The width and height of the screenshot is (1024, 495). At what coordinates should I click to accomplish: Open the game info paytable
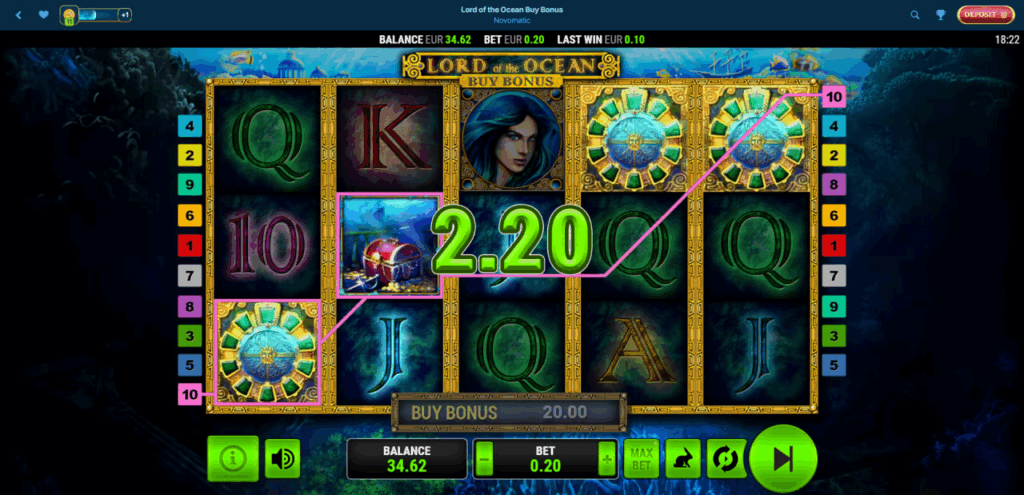tap(233, 459)
